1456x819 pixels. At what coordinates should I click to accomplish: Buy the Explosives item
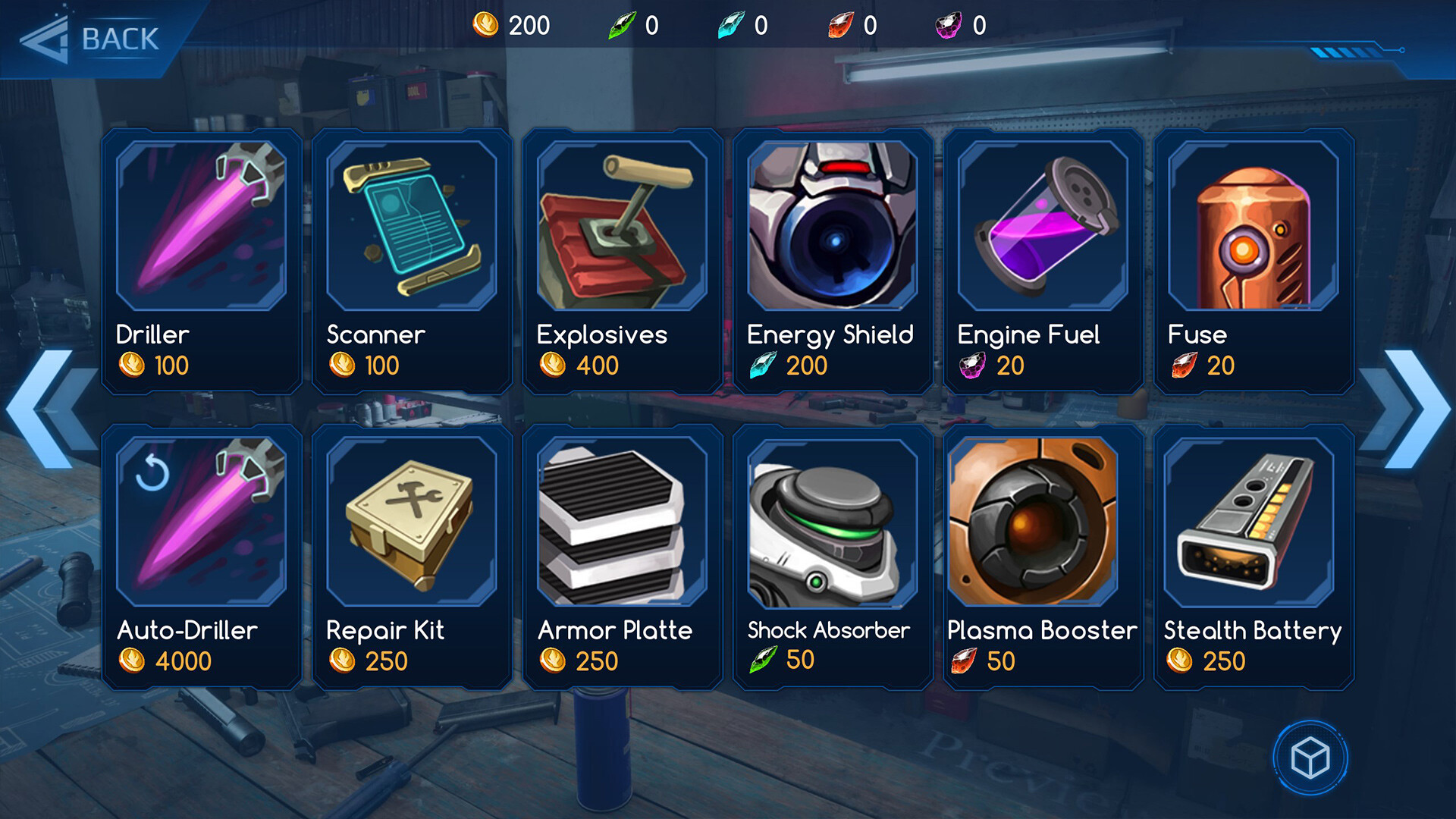pyautogui.click(x=622, y=260)
